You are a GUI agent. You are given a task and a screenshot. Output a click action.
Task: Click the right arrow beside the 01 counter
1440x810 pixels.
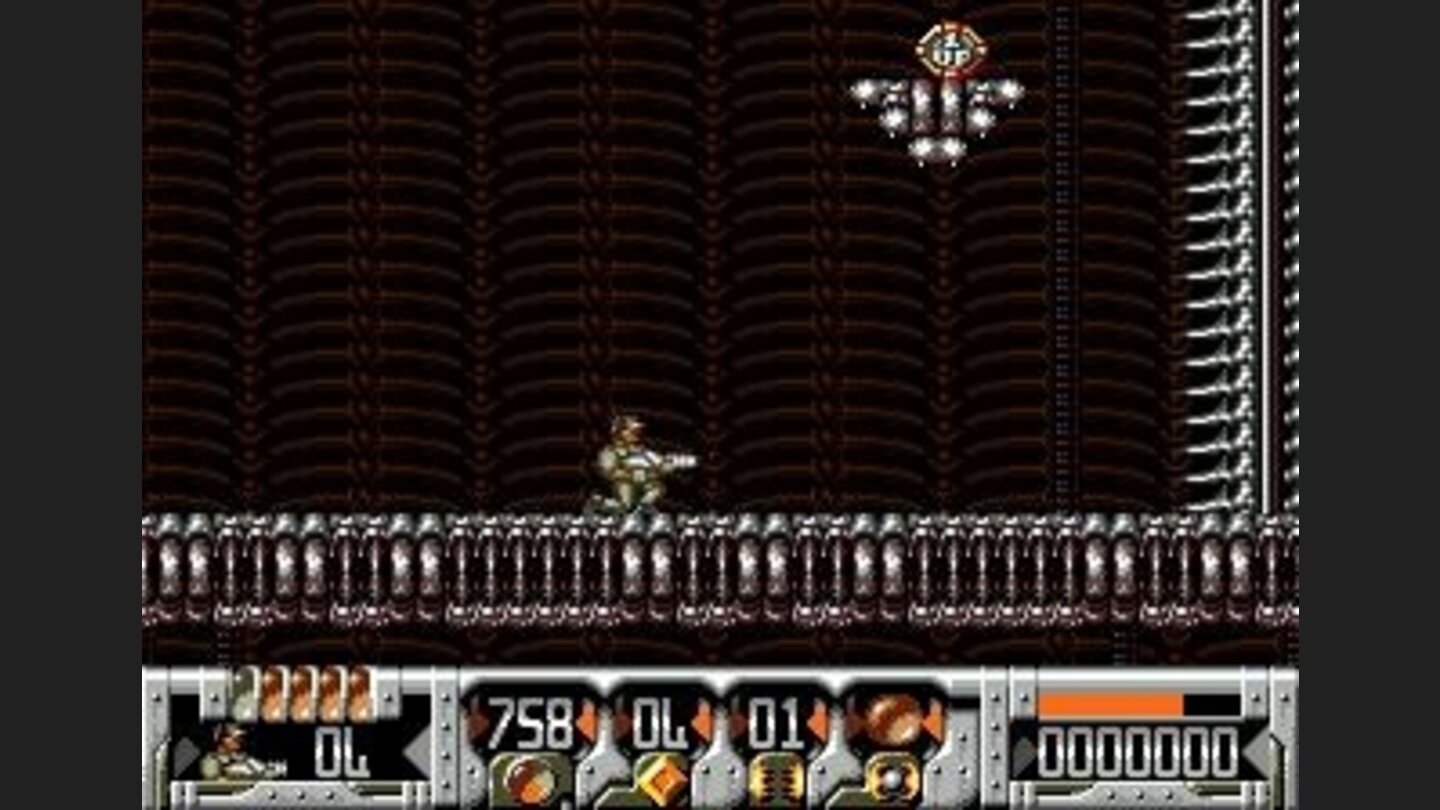819,719
